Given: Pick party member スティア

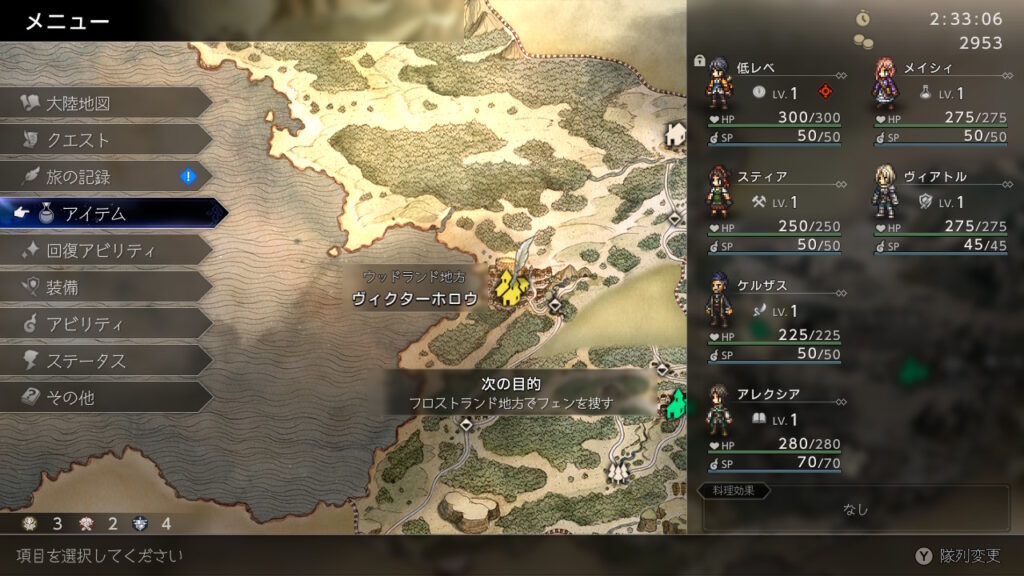Looking at the screenshot, I should point(770,205).
